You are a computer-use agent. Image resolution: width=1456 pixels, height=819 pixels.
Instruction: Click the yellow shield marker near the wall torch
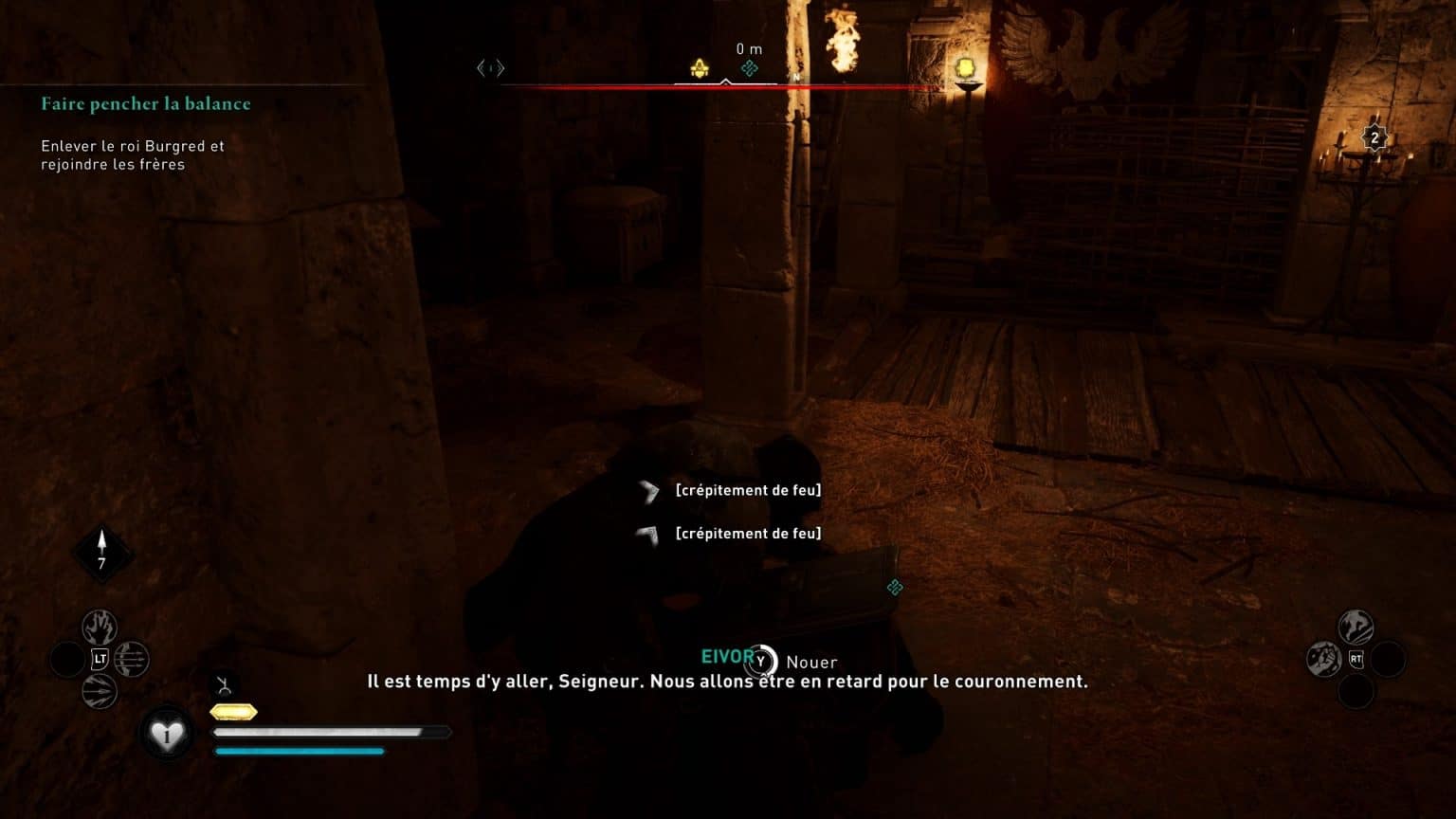tap(965, 67)
